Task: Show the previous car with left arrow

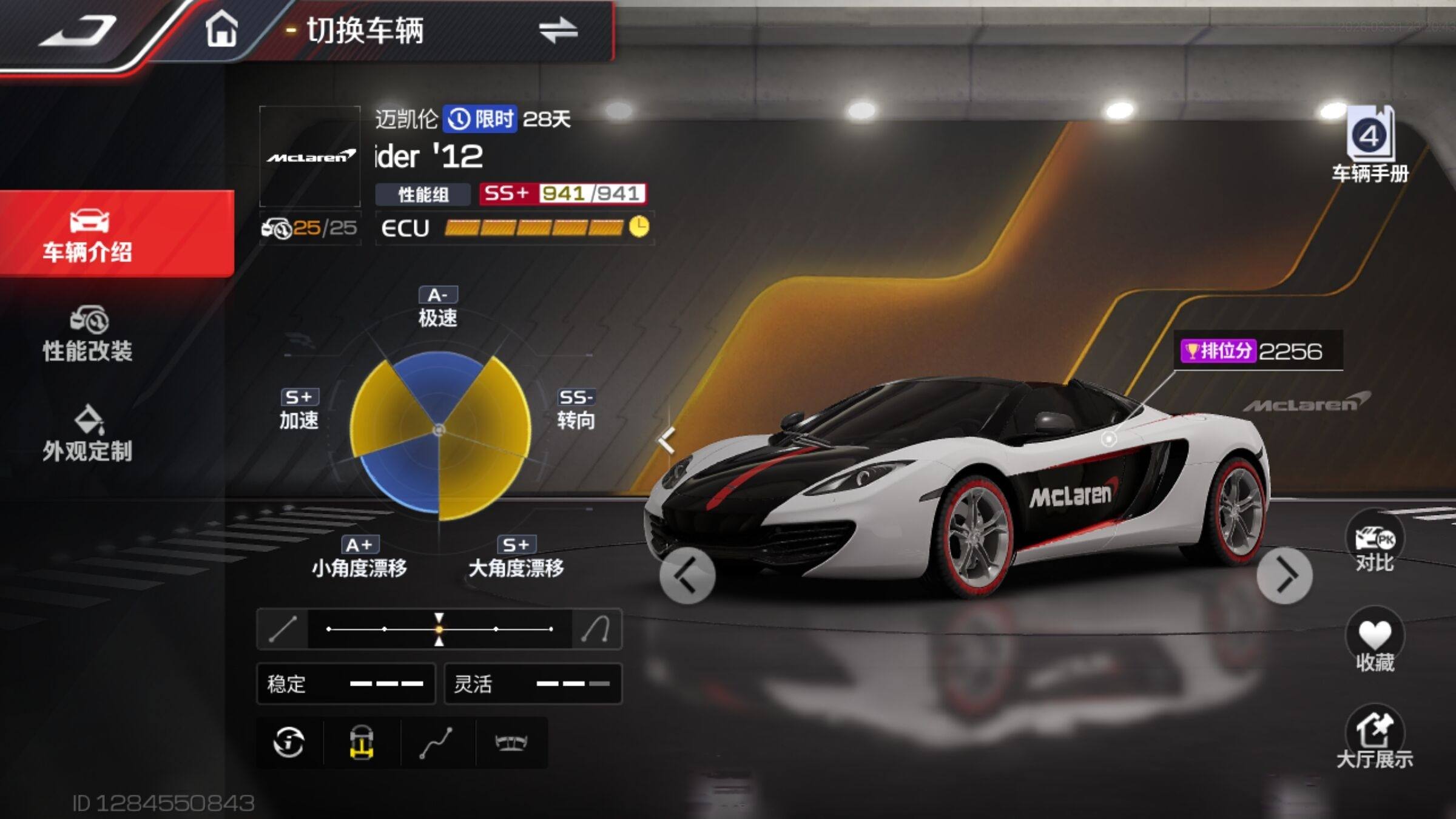Action: click(x=687, y=576)
